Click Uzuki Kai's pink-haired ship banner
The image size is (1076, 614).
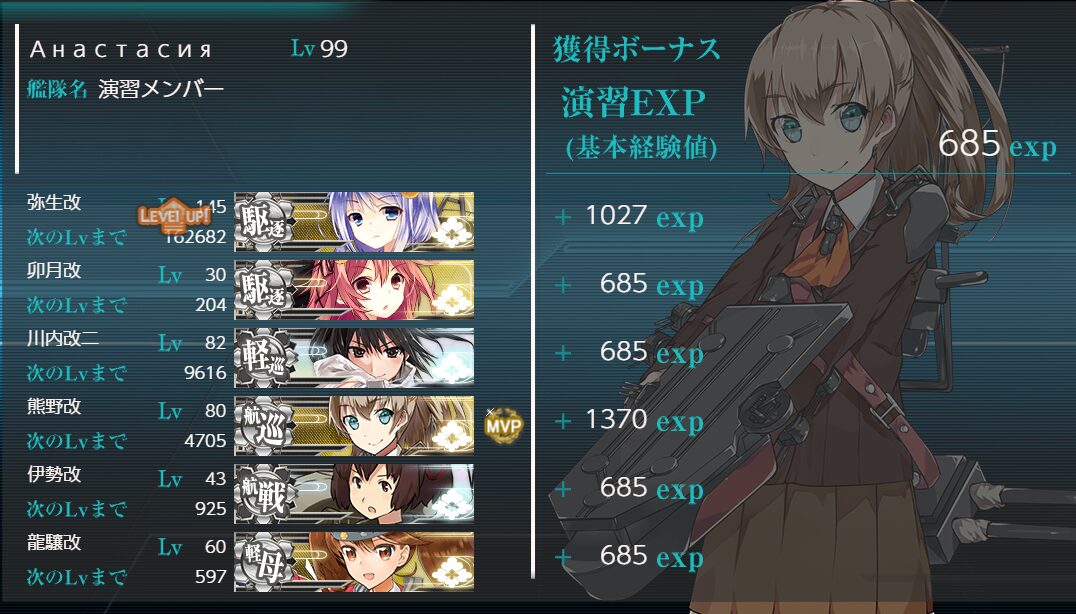click(x=354, y=289)
